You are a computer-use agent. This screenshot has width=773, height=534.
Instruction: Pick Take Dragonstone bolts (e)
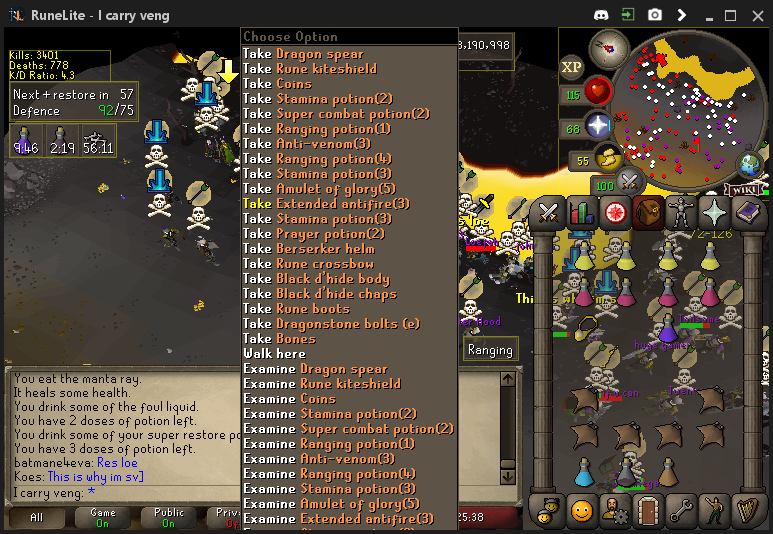tap(331, 324)
